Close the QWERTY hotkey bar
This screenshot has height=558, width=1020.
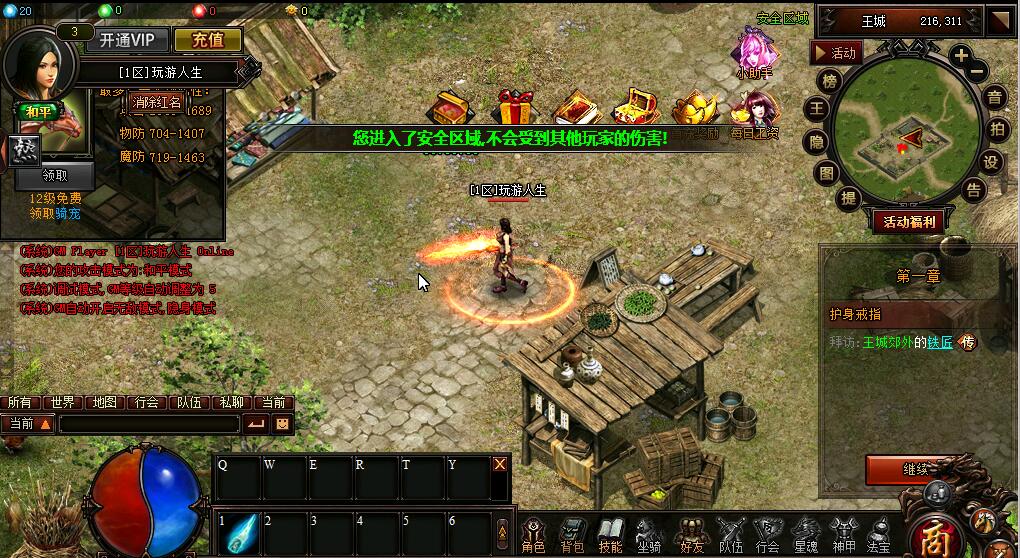click(500, 464)
